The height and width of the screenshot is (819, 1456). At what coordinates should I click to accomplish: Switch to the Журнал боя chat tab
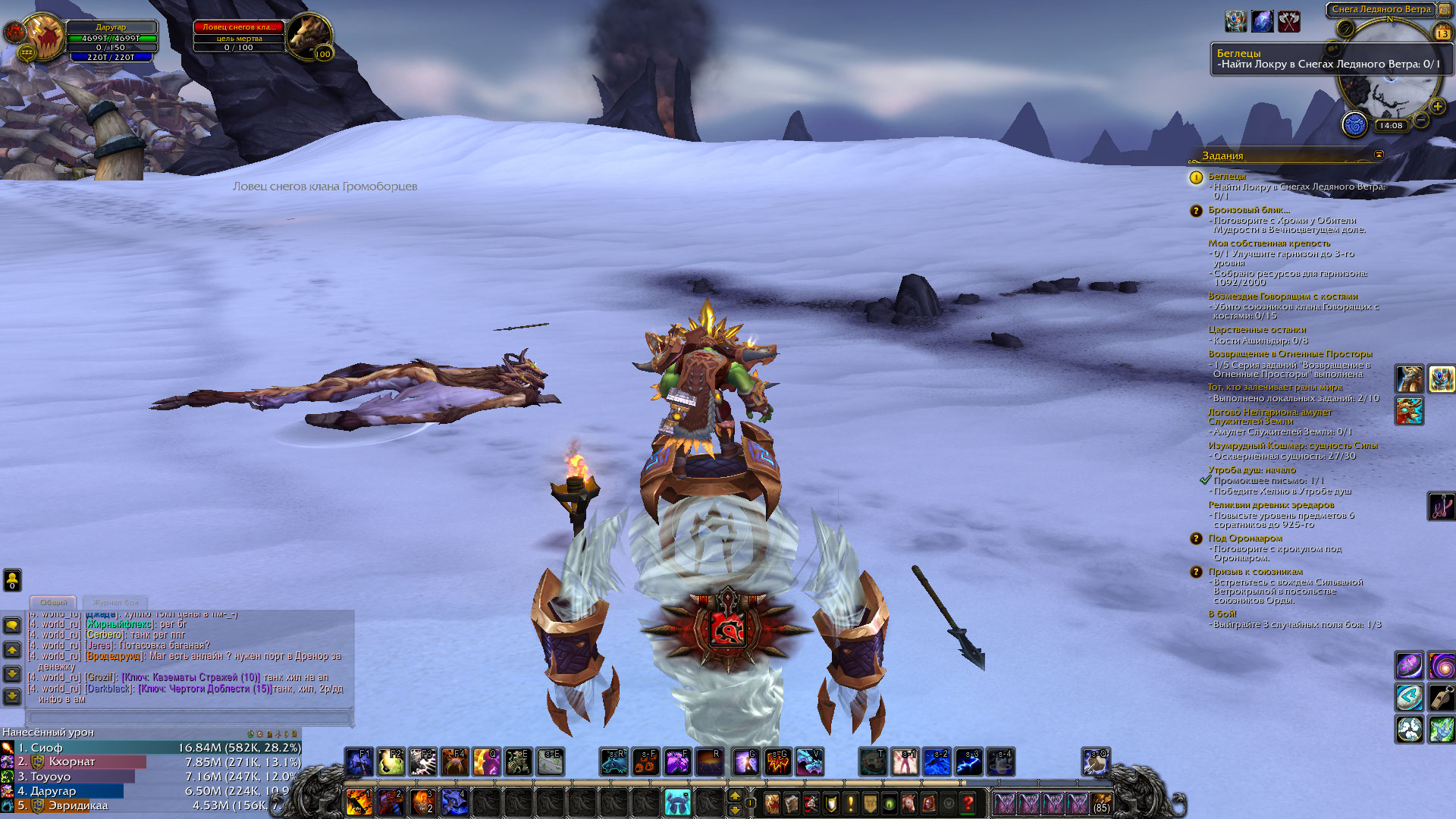[116, 602]
